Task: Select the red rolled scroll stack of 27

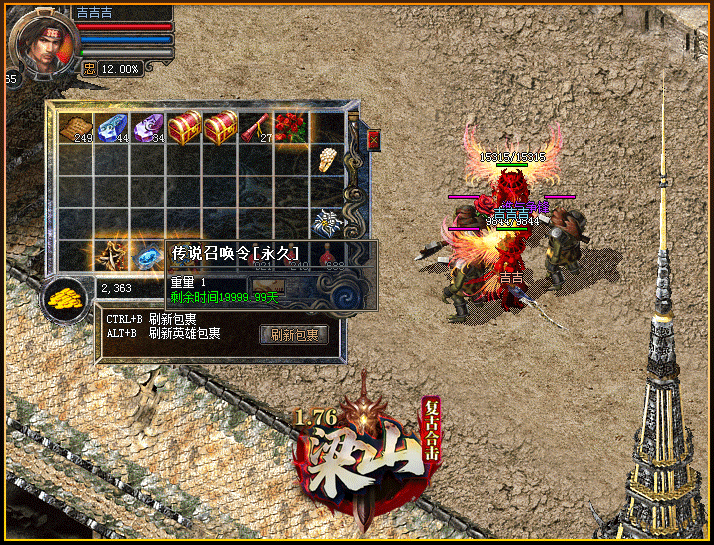Action: tap(256, 128)
